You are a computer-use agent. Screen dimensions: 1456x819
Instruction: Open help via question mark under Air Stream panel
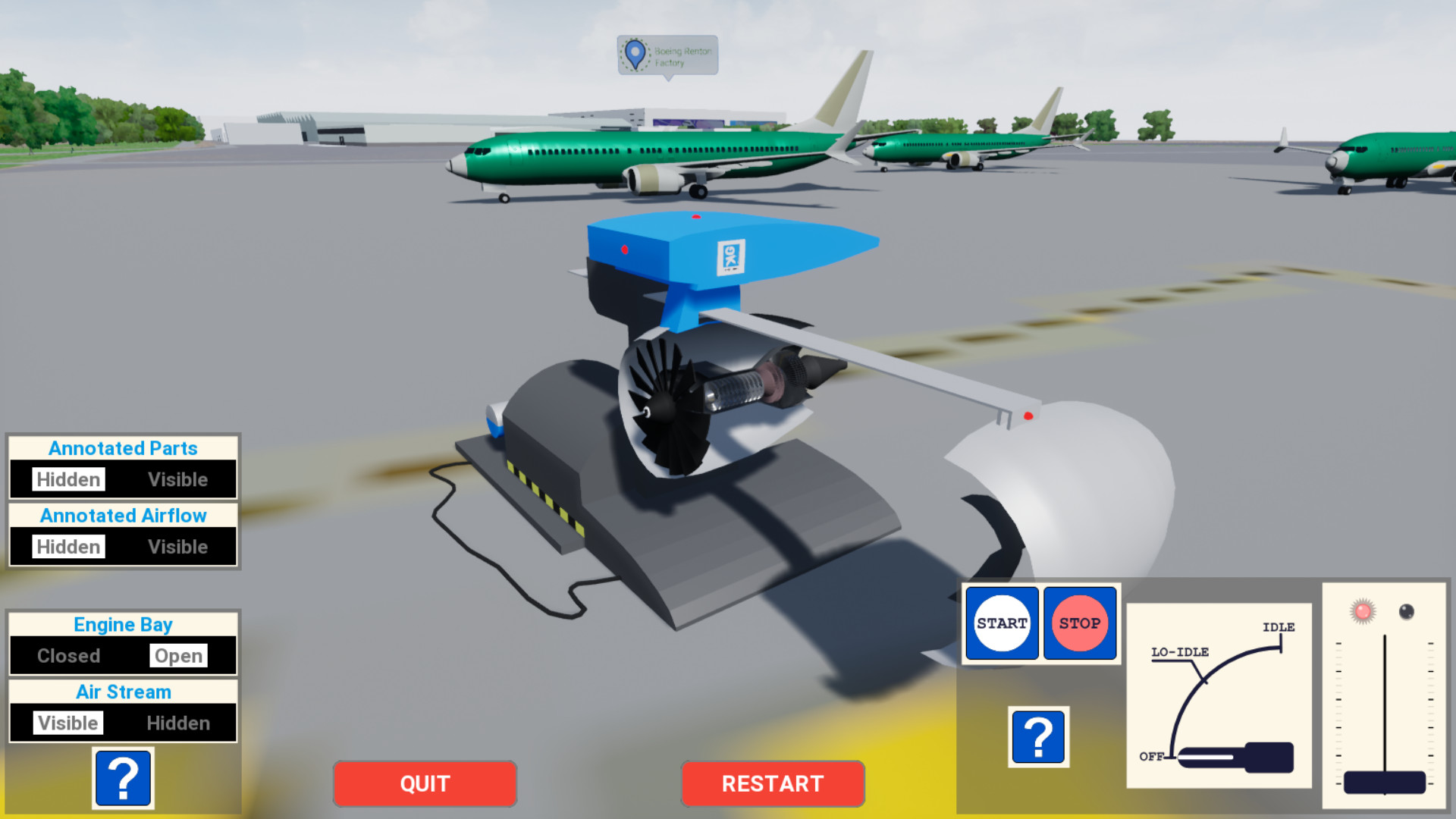click(x=123, y=778)
